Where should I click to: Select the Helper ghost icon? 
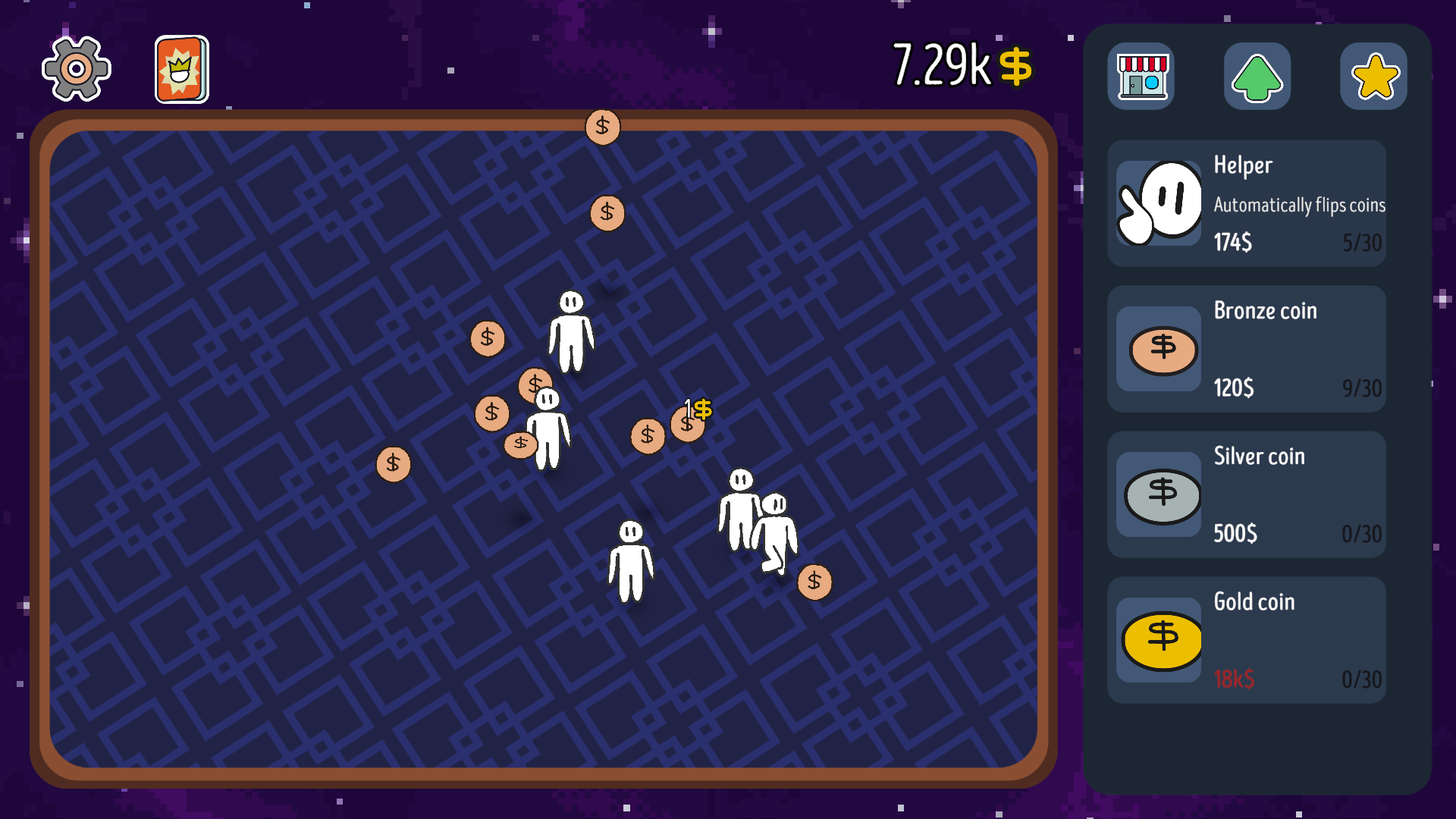[1158, 203]
